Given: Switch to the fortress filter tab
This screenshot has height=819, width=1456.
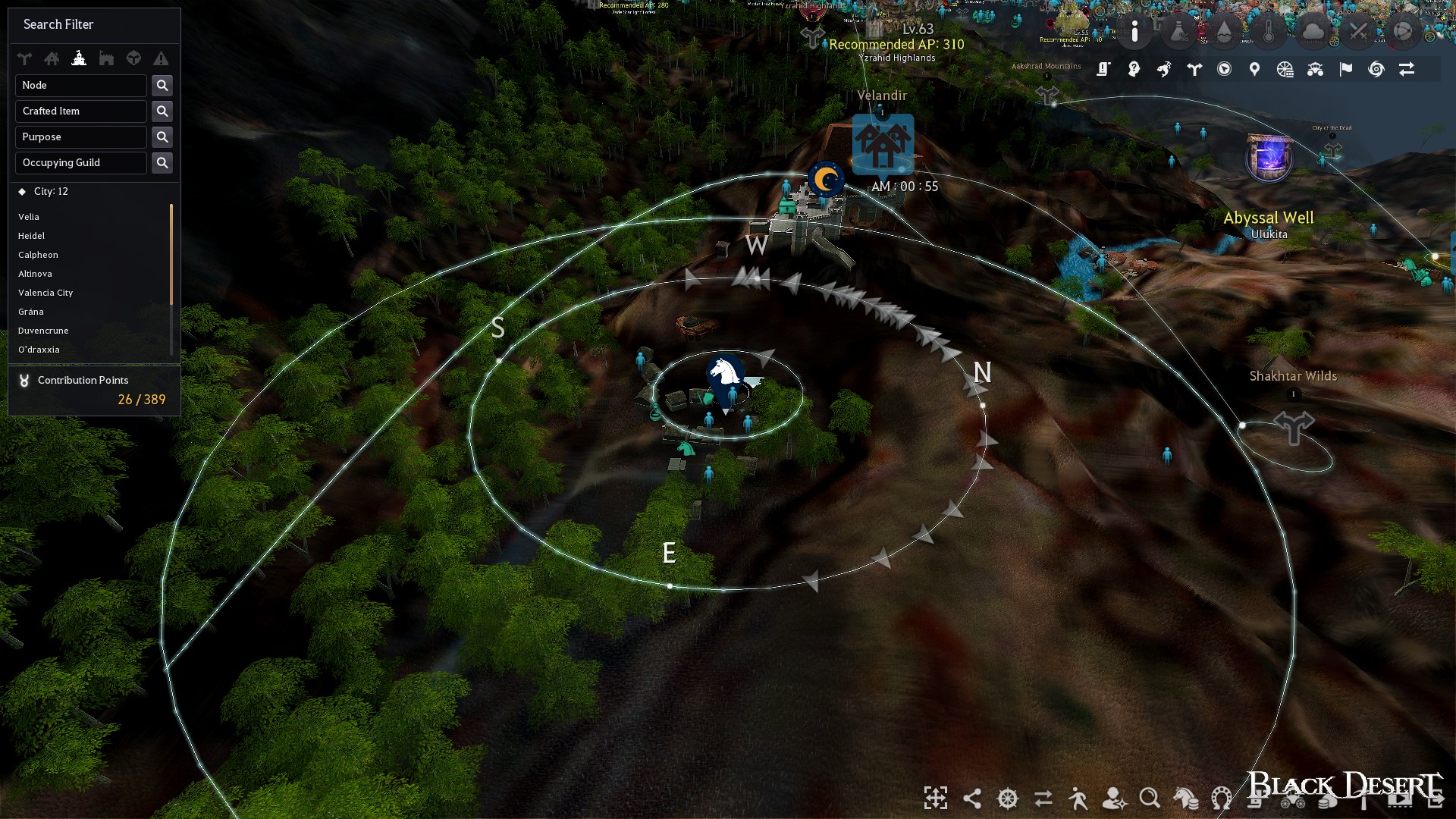Looking at the screenshot, I should click(x=106, y=58).
